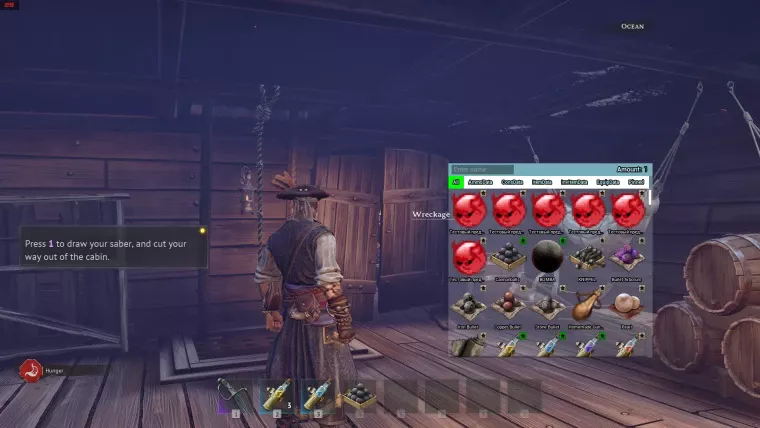Choose the Copper Bullet item
Image resolution: width=760 pixels, height=428 pixels.
pyautogui.click(x=510, y=305)
